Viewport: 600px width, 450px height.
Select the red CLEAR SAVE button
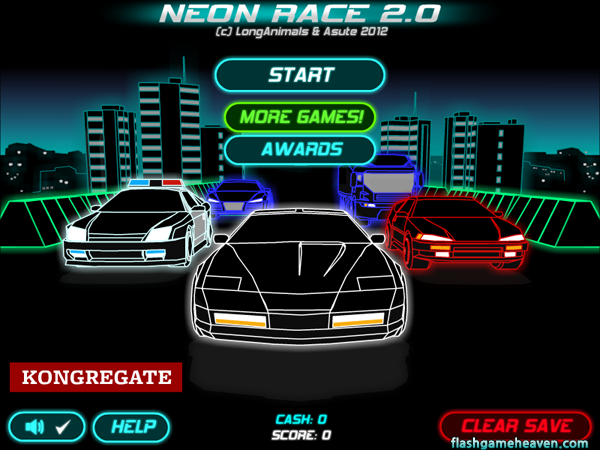point(516,425)
